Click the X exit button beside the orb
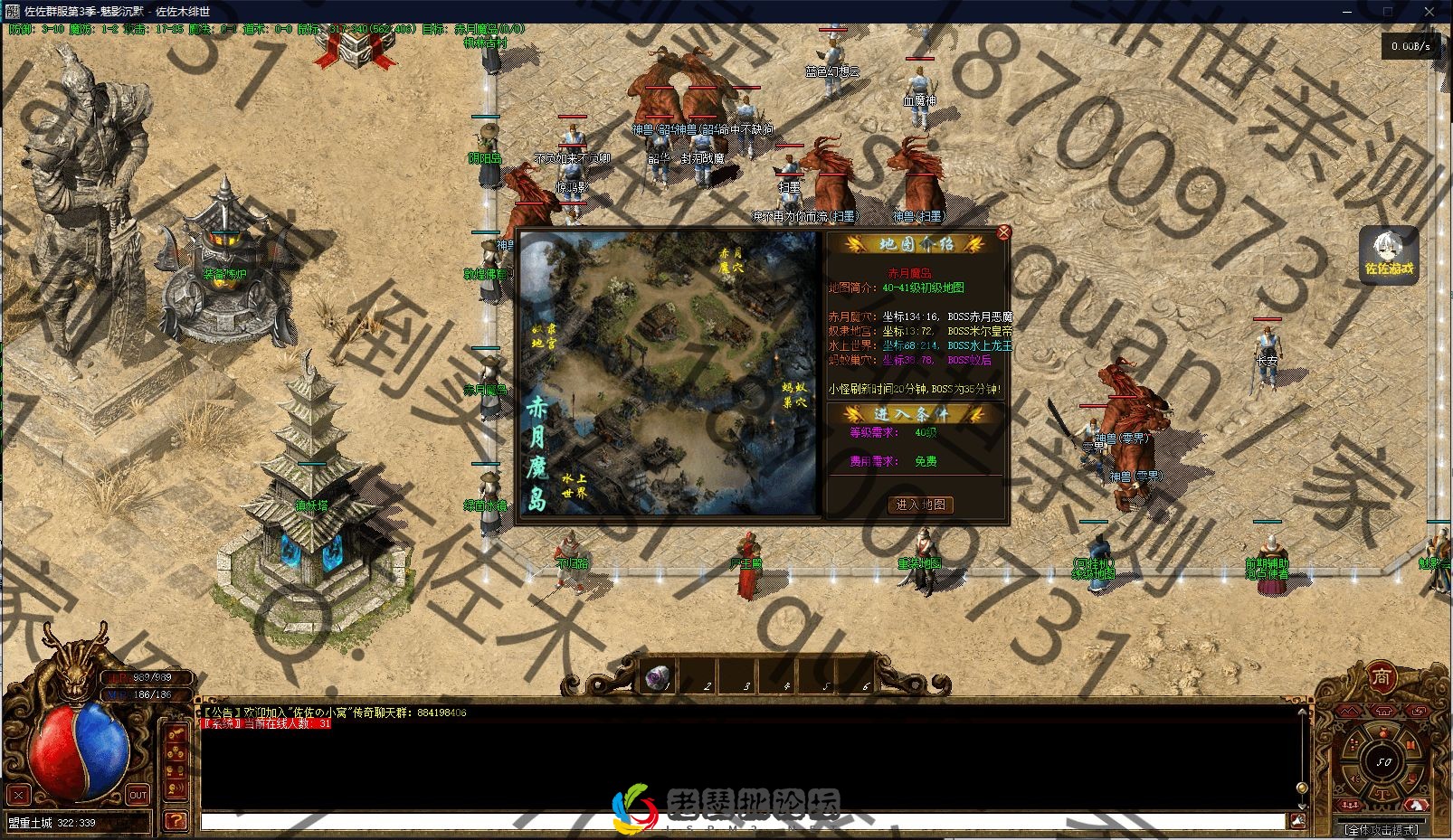Screen dimensions: 1453x840 tap(19, 795)
